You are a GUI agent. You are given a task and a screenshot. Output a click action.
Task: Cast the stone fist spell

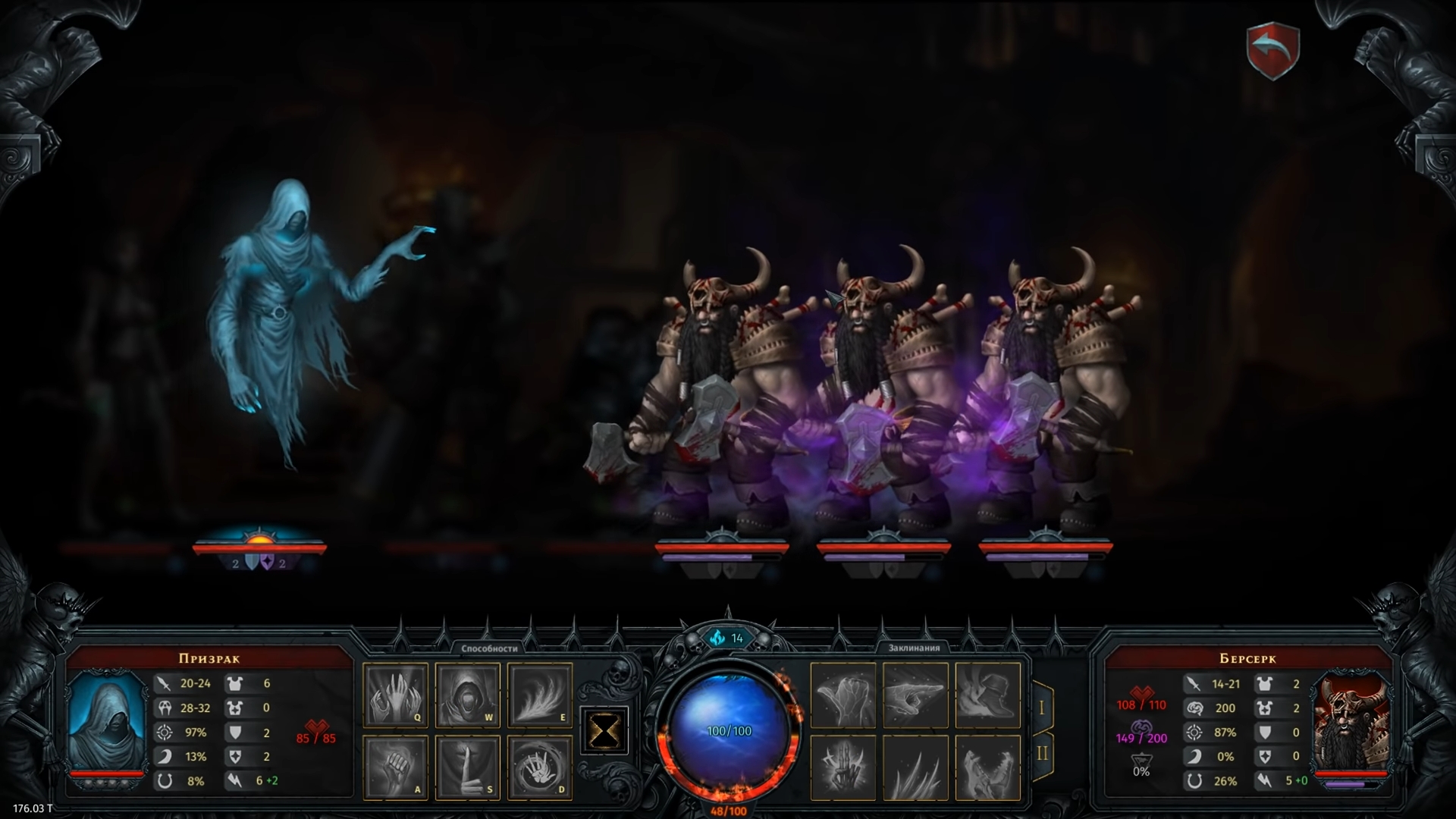(x=843, y=695)
